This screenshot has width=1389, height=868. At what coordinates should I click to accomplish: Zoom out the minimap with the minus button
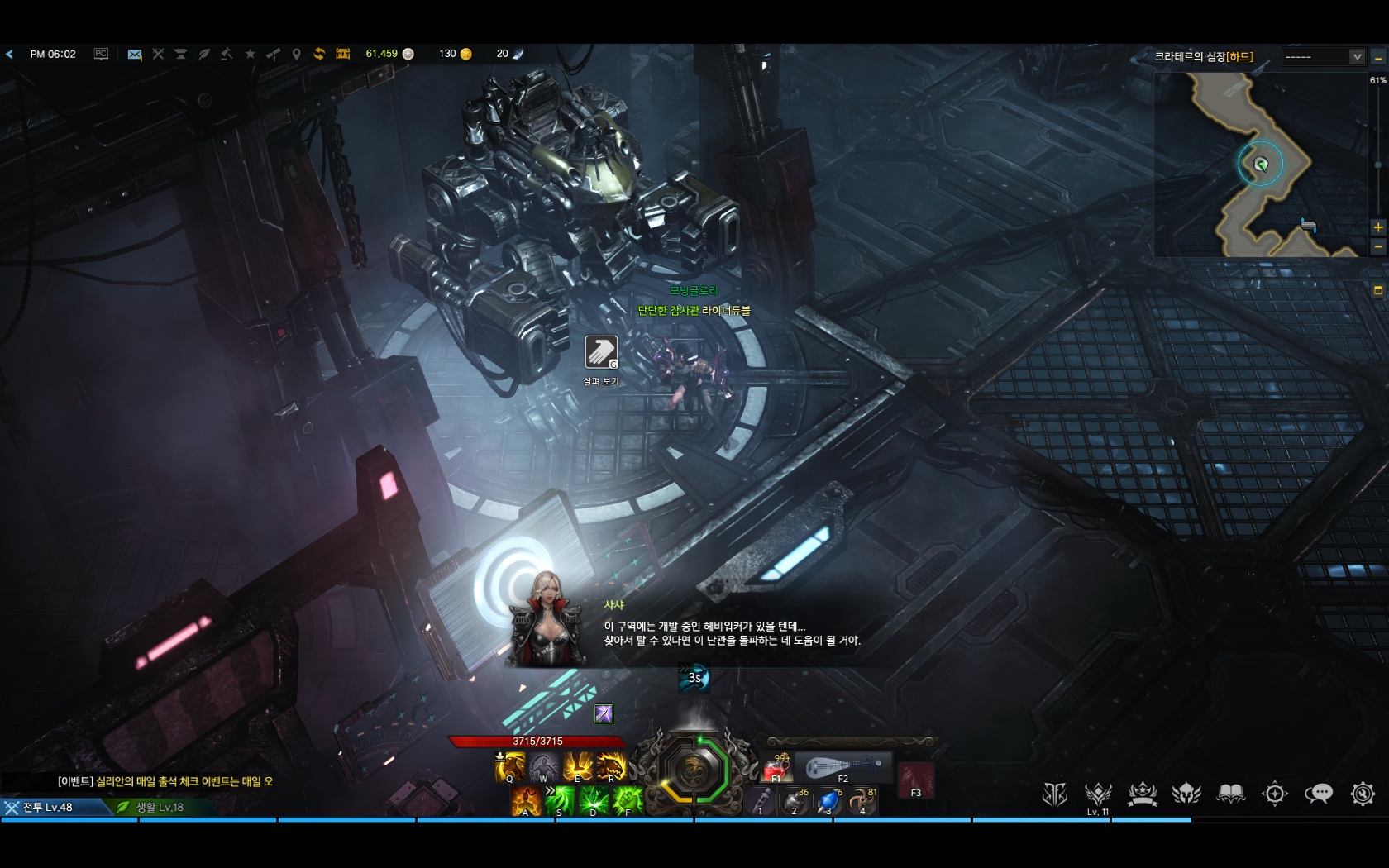point(1377,246)
